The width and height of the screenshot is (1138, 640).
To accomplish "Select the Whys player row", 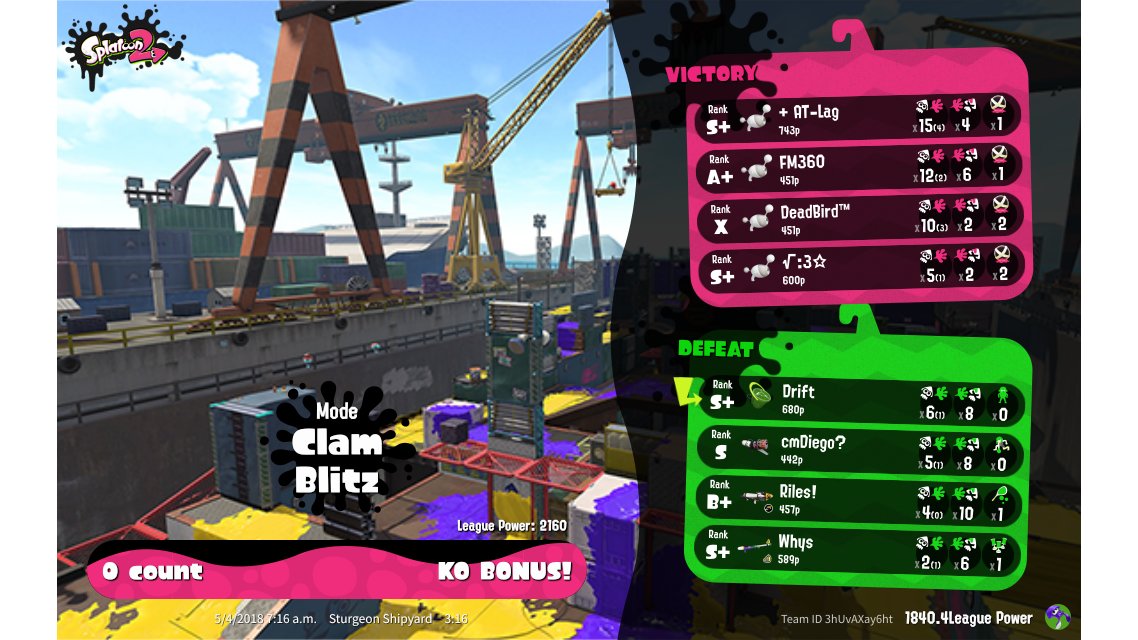I will (858, 548).
